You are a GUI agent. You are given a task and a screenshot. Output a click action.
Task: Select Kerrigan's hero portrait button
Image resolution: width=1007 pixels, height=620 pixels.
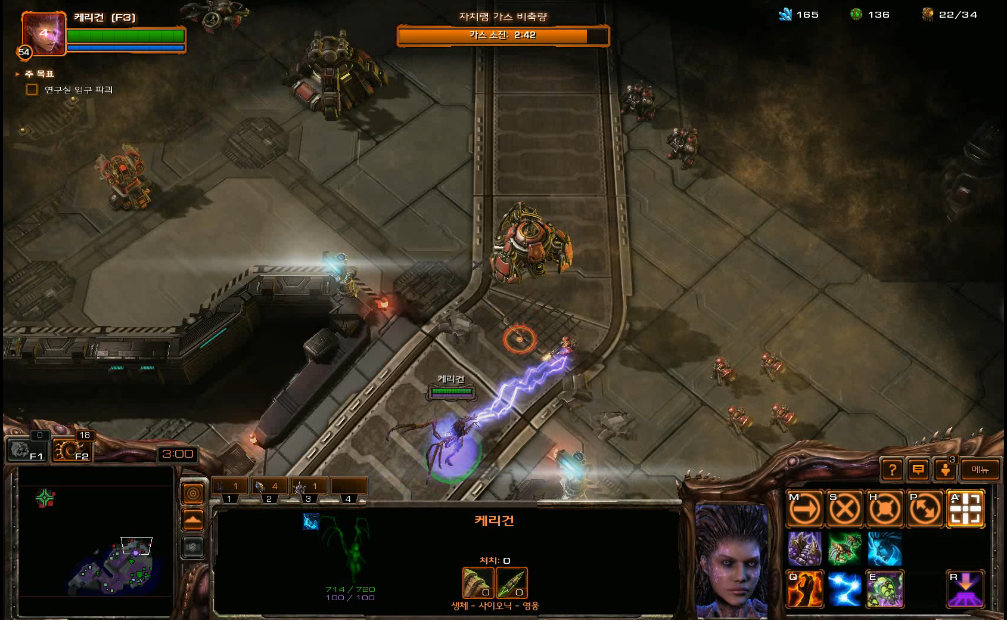44,33
